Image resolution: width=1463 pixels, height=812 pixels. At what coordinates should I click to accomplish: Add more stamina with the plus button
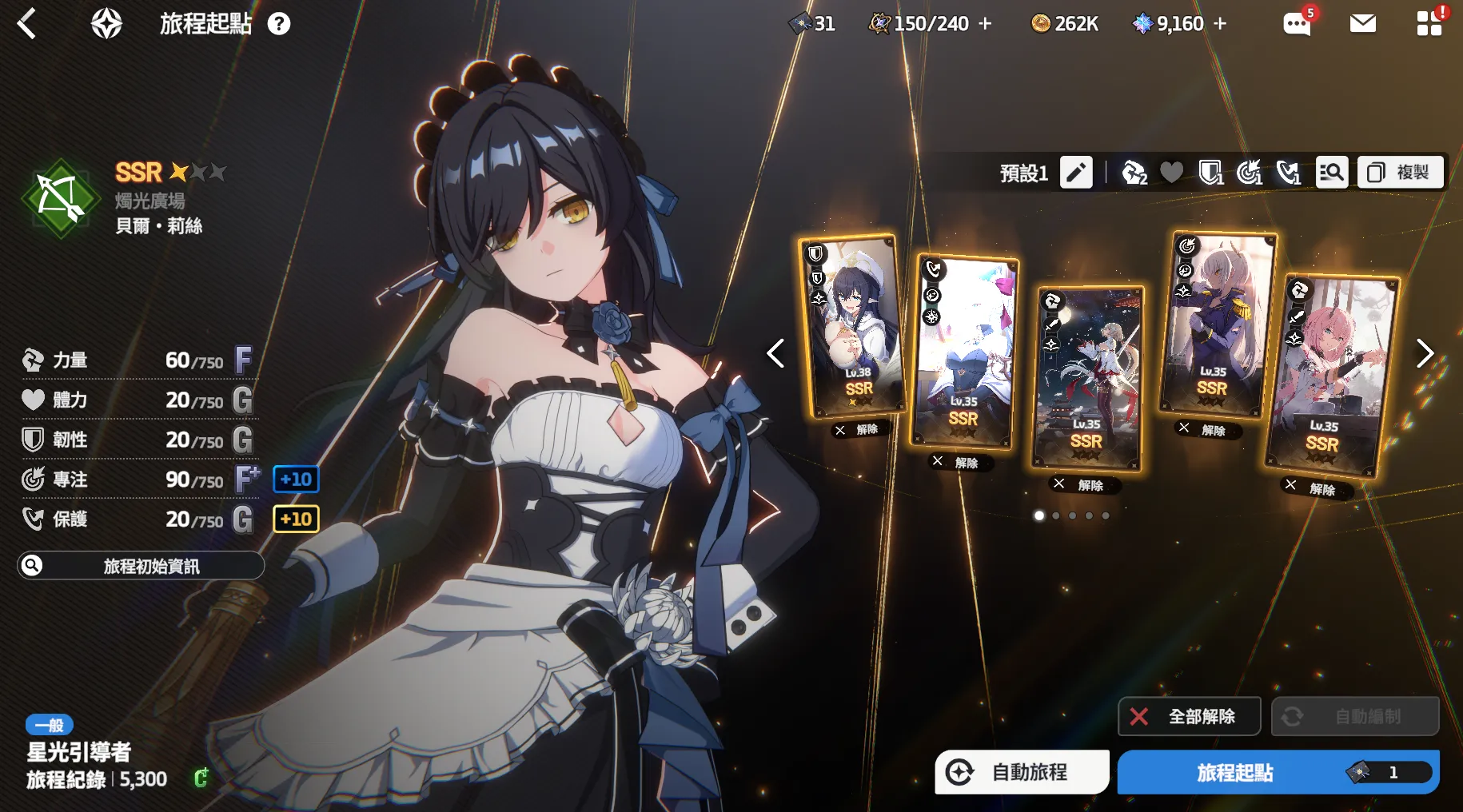point(986,24)
